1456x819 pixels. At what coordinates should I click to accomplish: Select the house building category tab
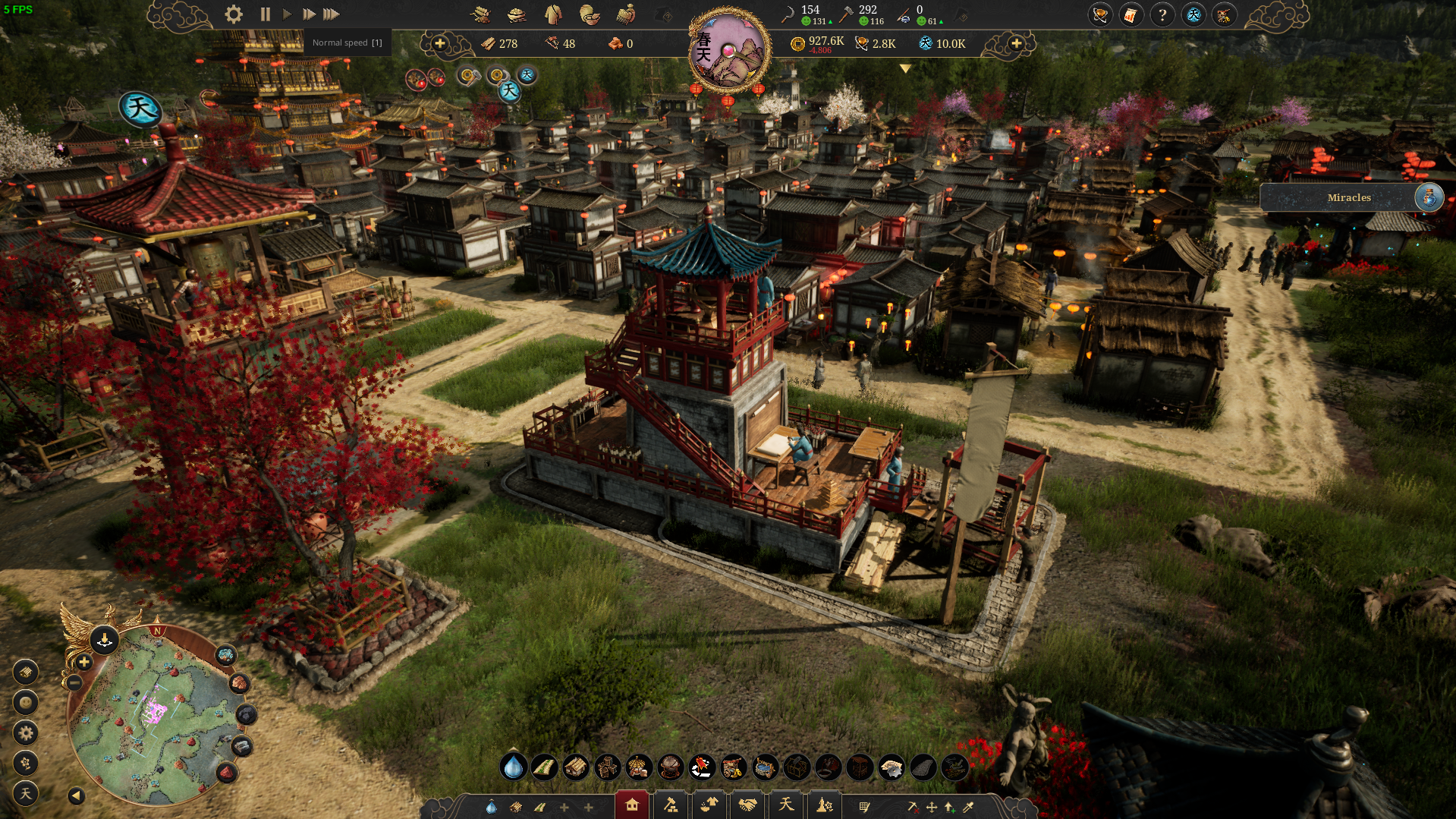(x=631, y=805)
